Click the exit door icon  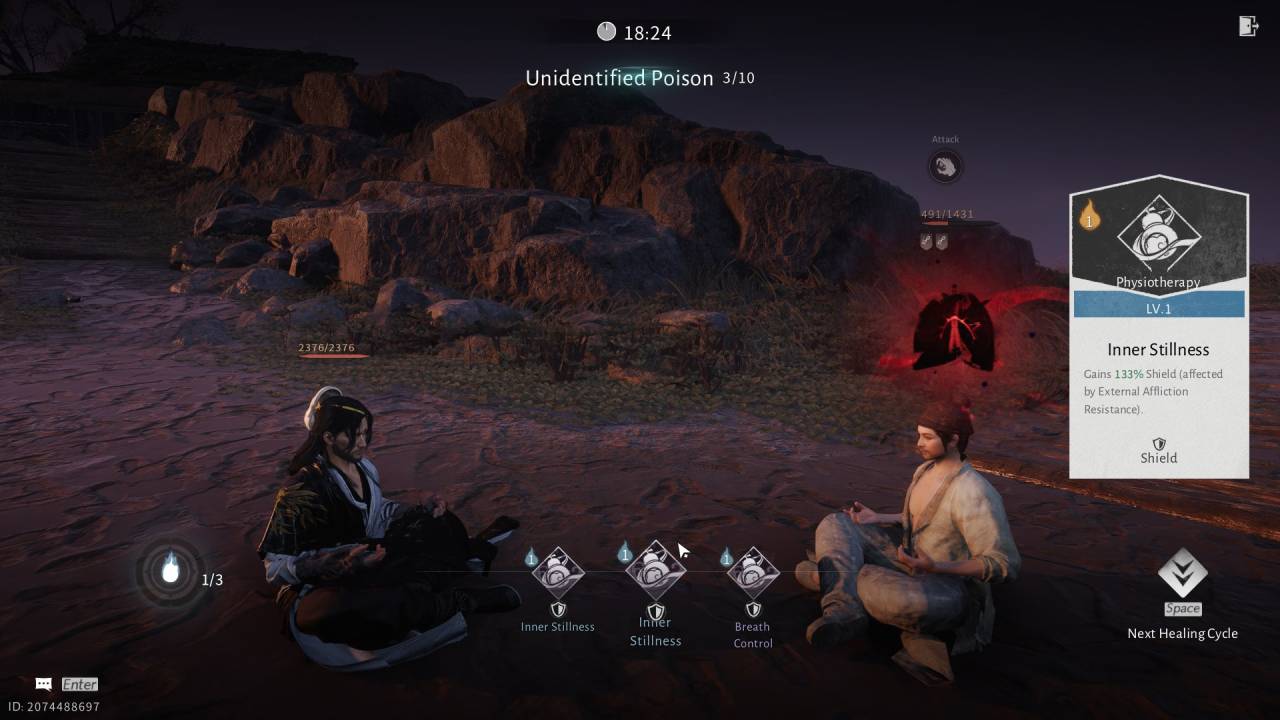point(1248,27)
